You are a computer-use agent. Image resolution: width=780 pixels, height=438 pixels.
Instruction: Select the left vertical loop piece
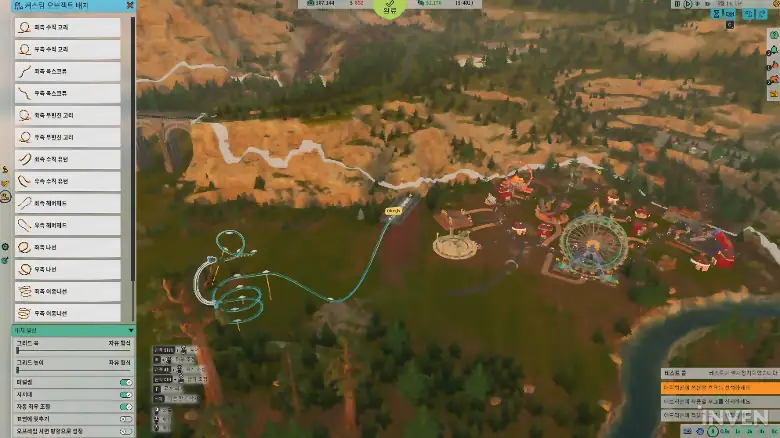point(68,28)
